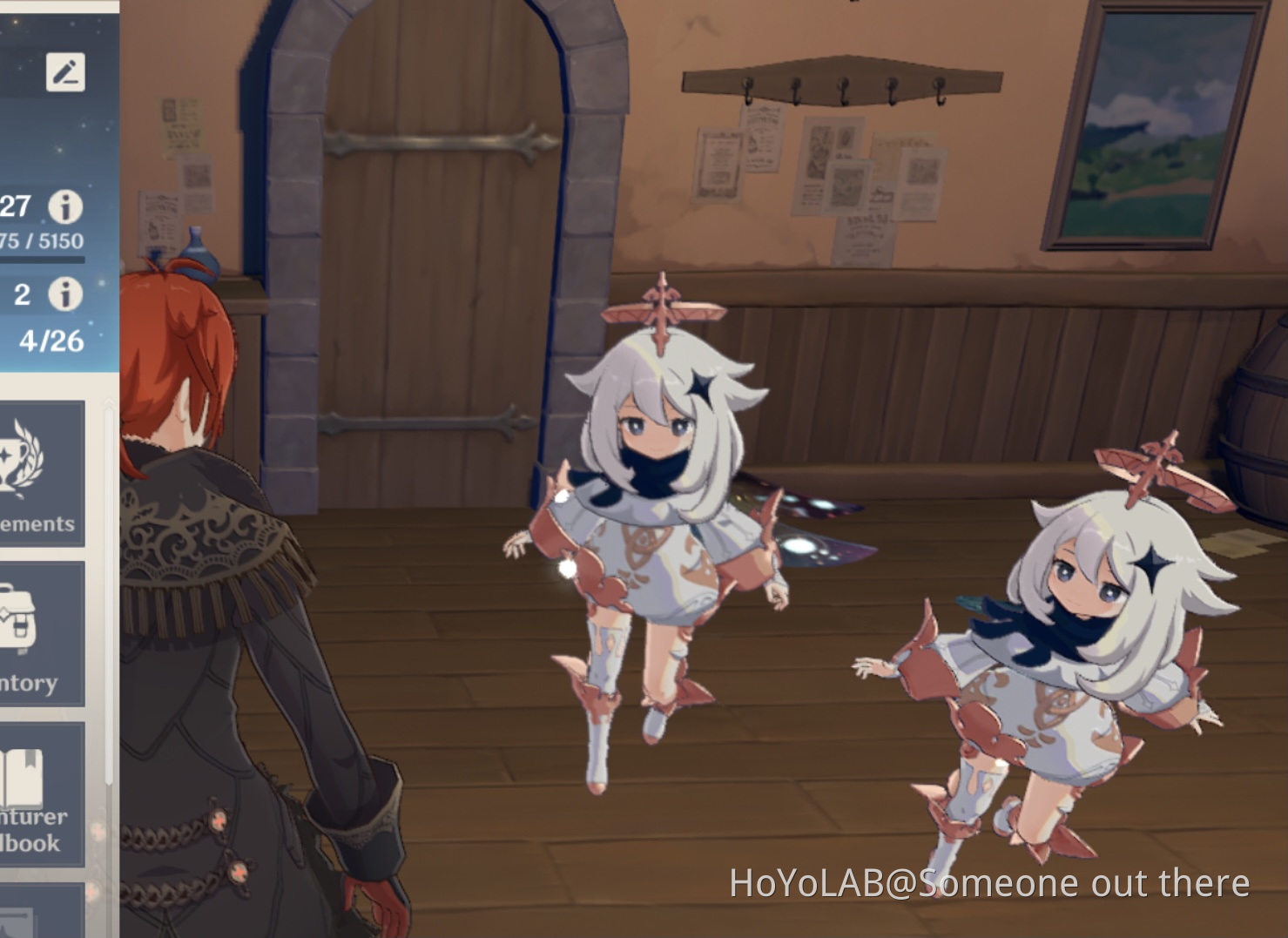Click the red-haired character in the foreground
1288x938 pixels.
218,610
